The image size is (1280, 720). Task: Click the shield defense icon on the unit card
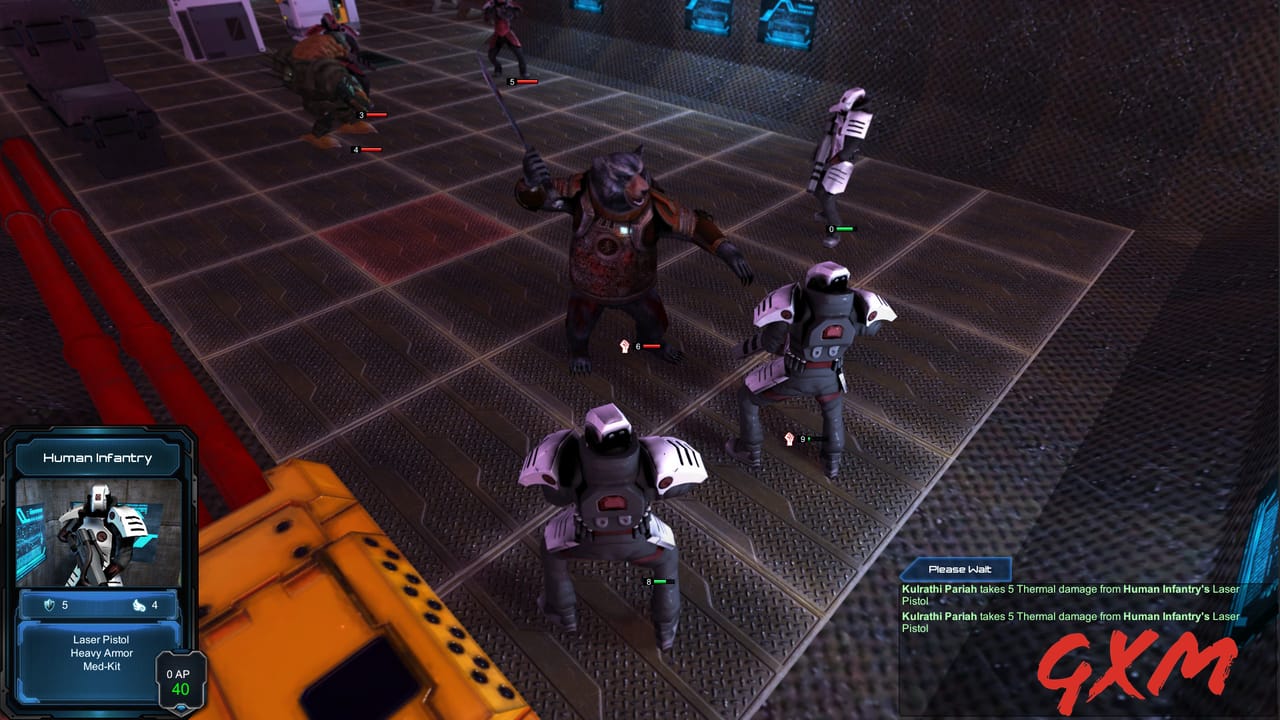[49, 605]
